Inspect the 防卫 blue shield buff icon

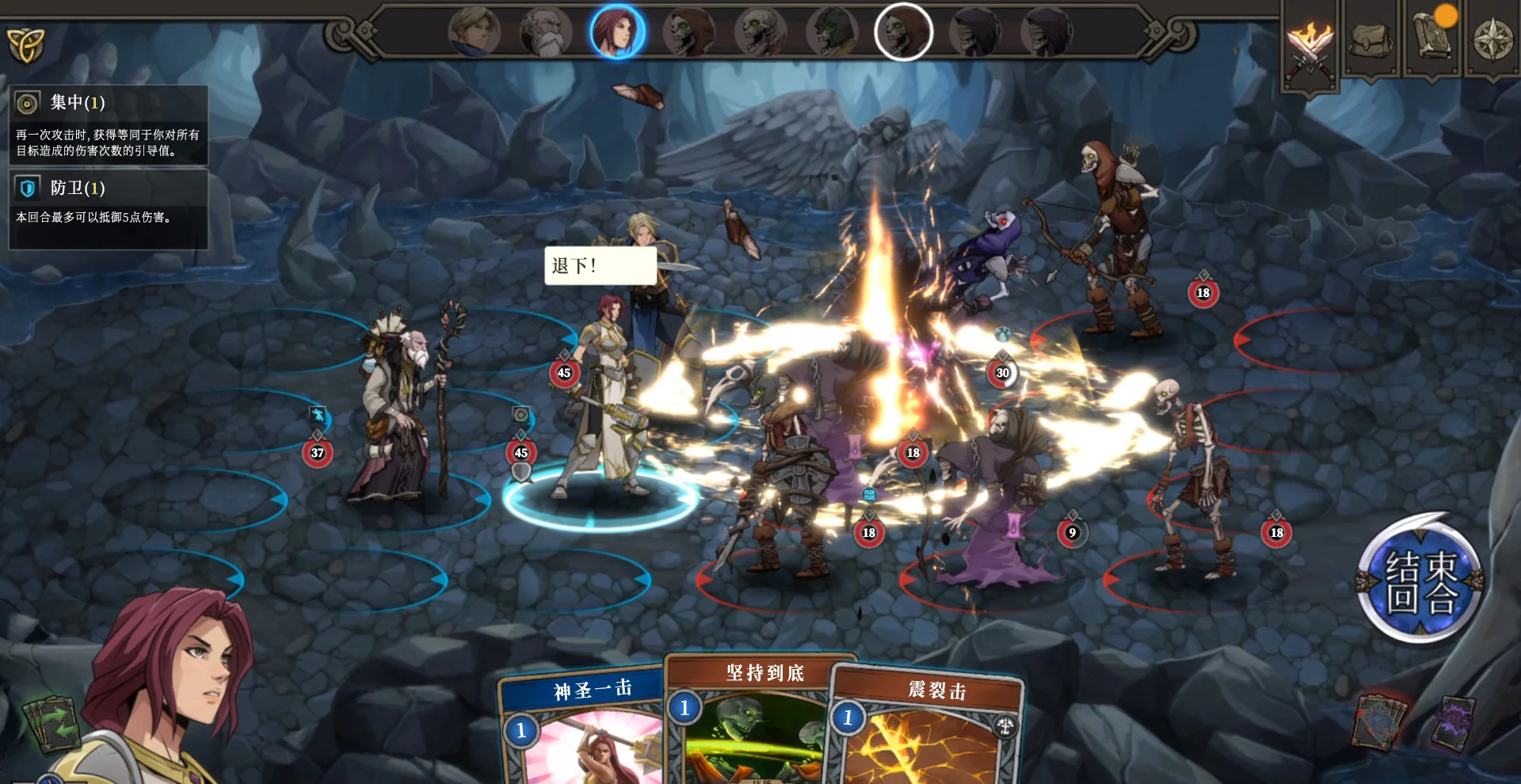[x=25, y=187]
